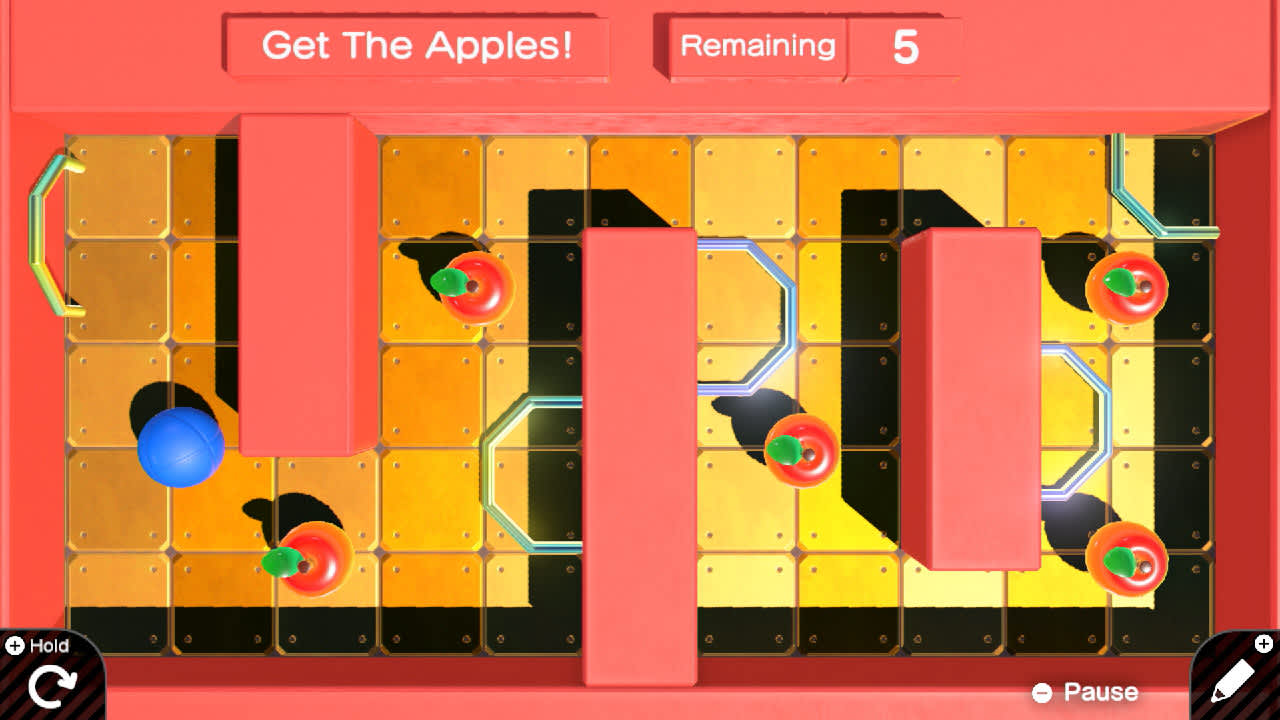The height and width of the screenshot is (720, 1280).
Task: Select the Get The Apples title banner
Action: click(420, 45)
